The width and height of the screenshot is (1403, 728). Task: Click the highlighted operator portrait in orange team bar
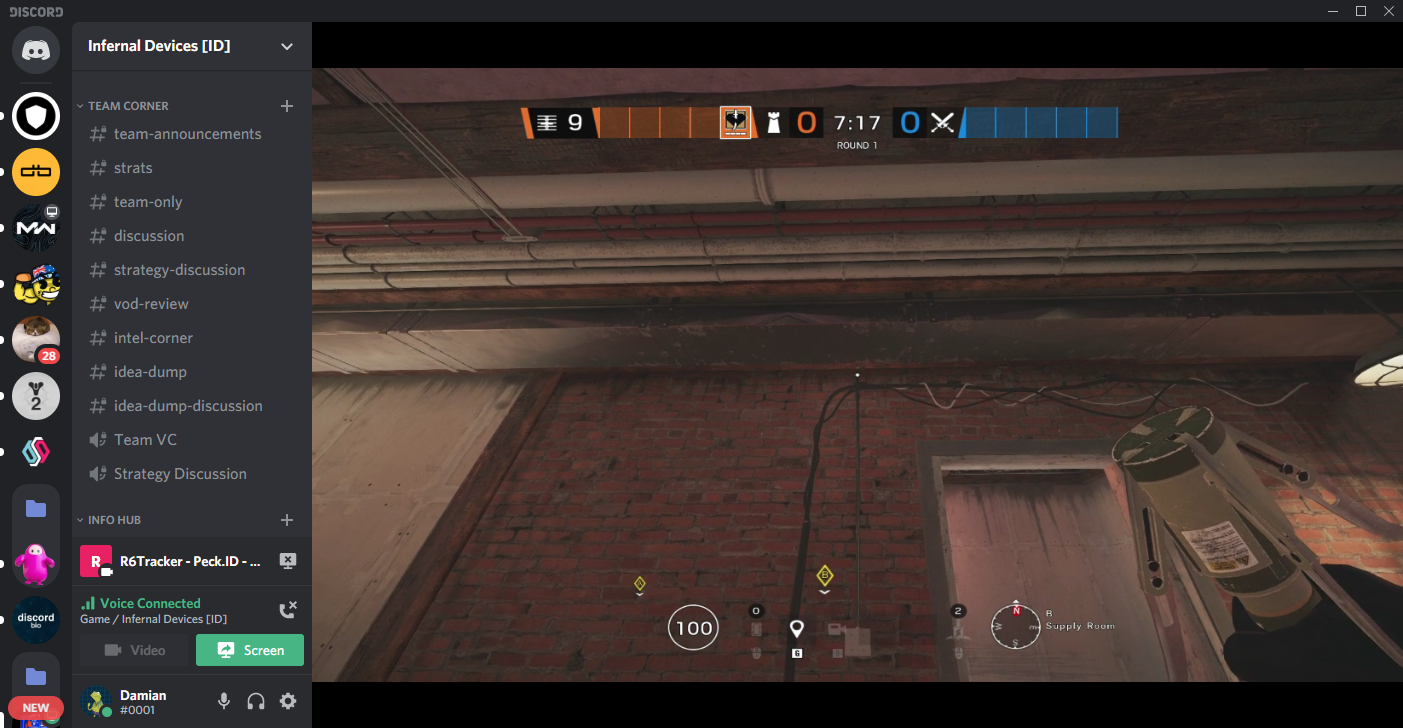pos(735,123)
